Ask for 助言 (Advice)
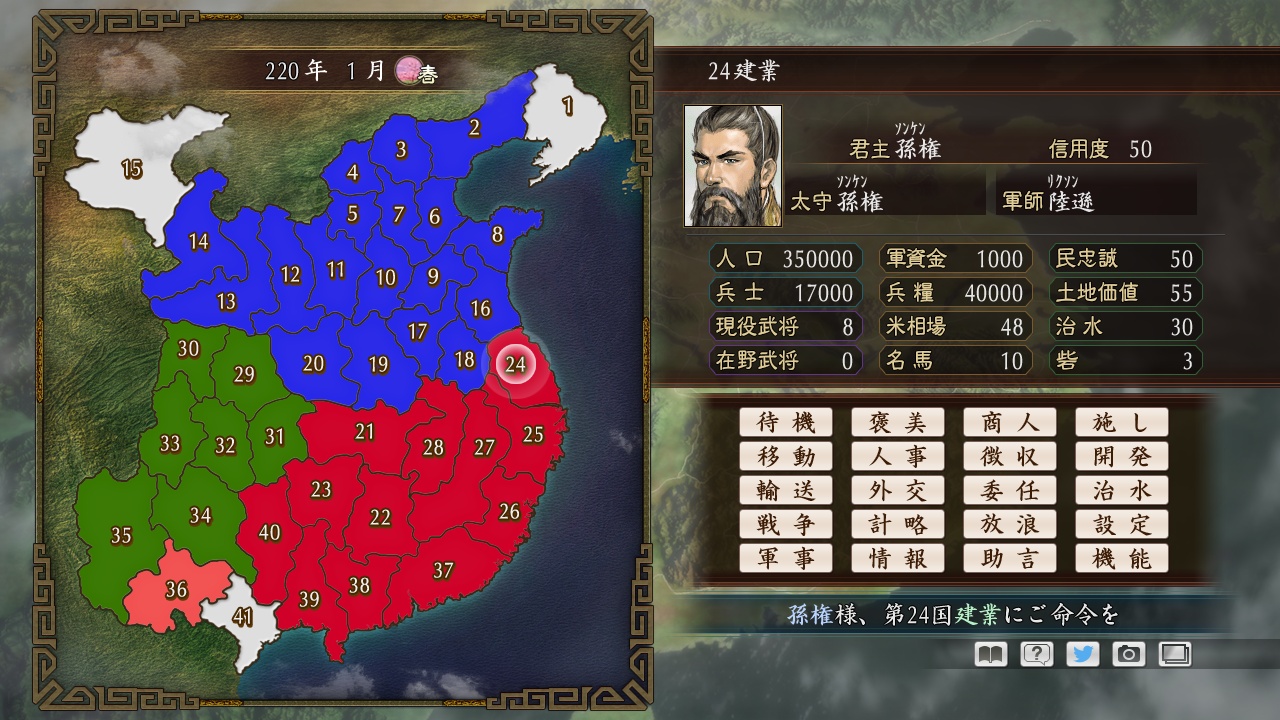 click(x=1010, y=558)
